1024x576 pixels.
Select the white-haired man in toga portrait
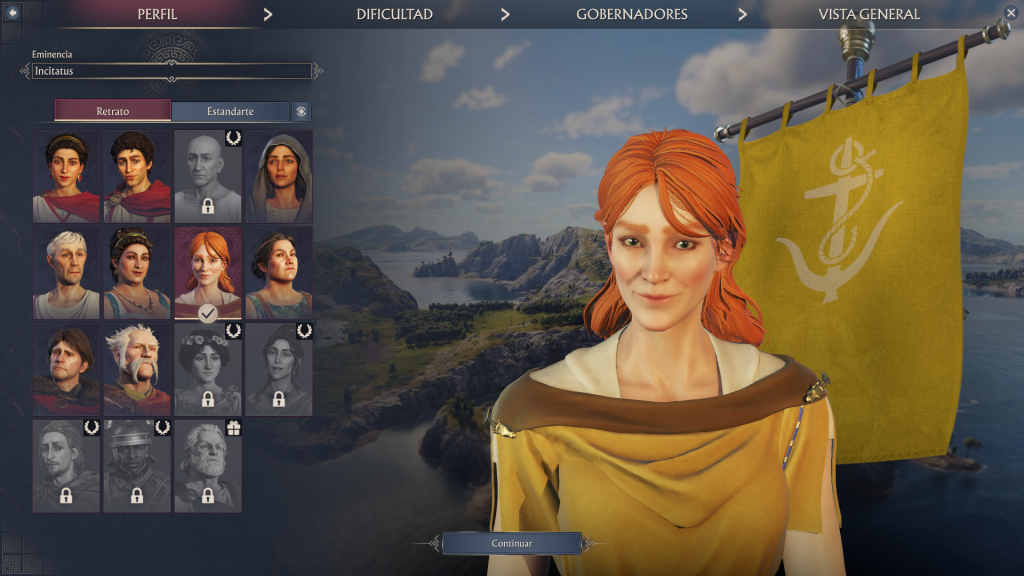tap(66, 273)
